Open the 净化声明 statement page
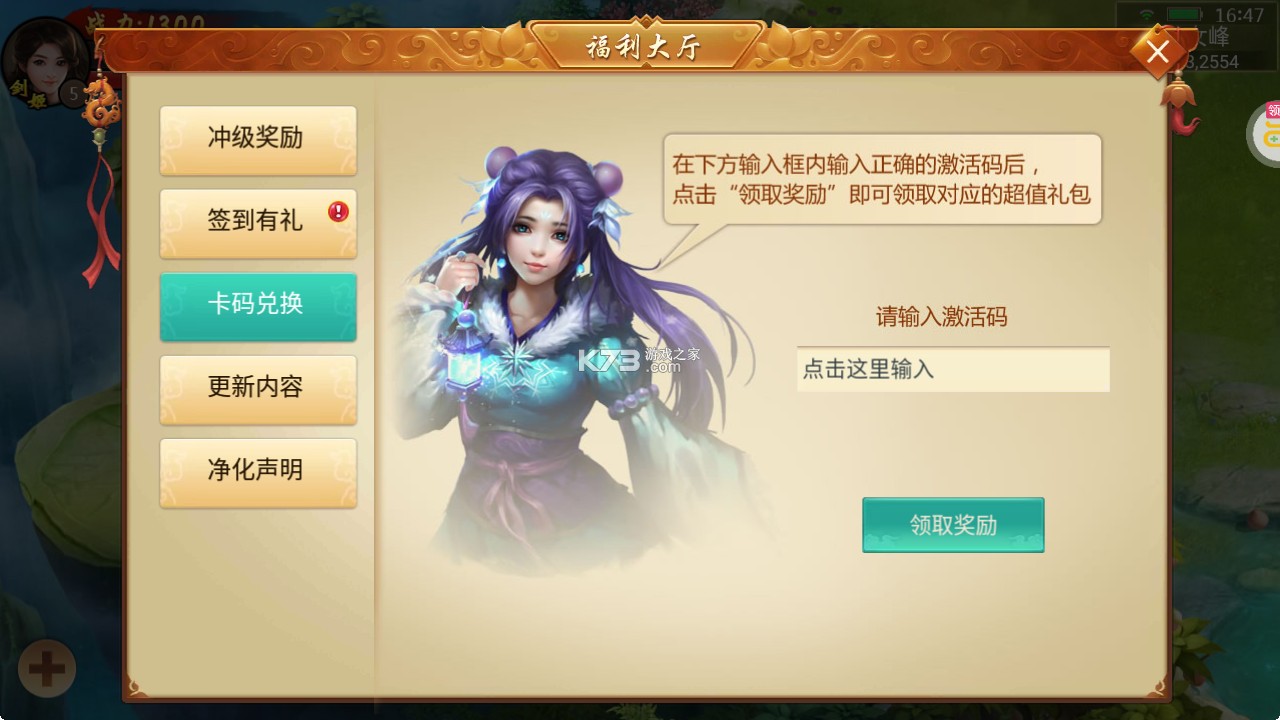Screen dimensions: 1280x720 258,472
